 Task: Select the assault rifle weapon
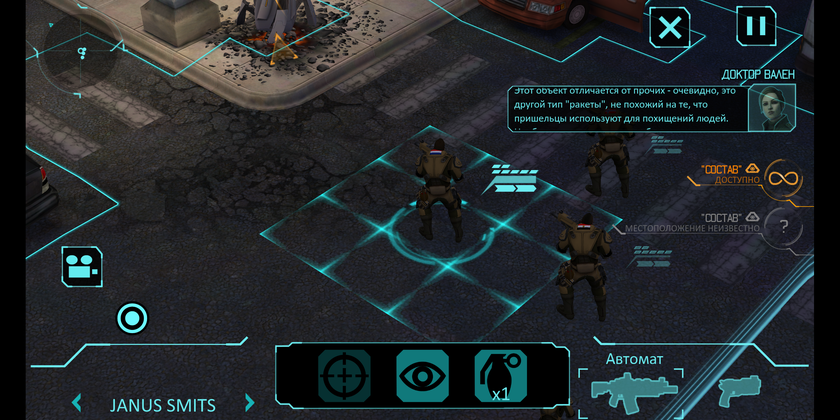coord(634,388)
